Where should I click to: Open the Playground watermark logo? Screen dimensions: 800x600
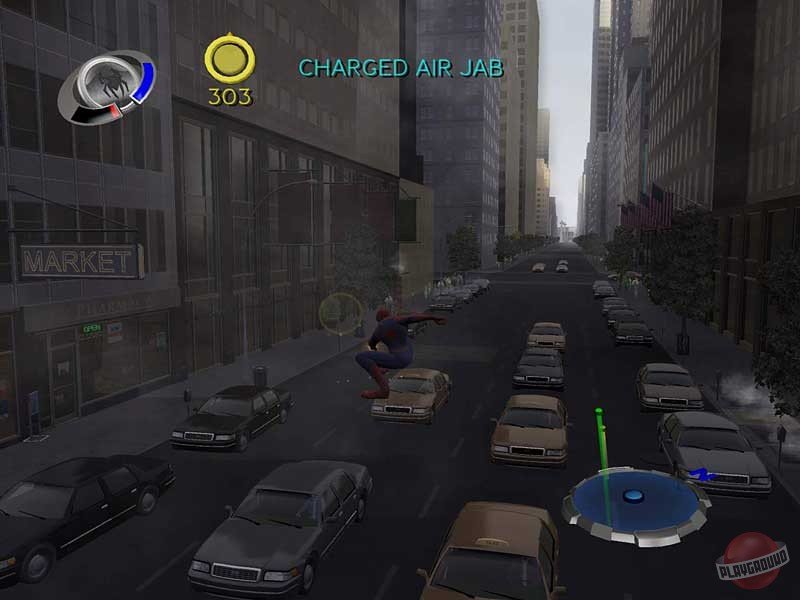click(x=752, y=563)
